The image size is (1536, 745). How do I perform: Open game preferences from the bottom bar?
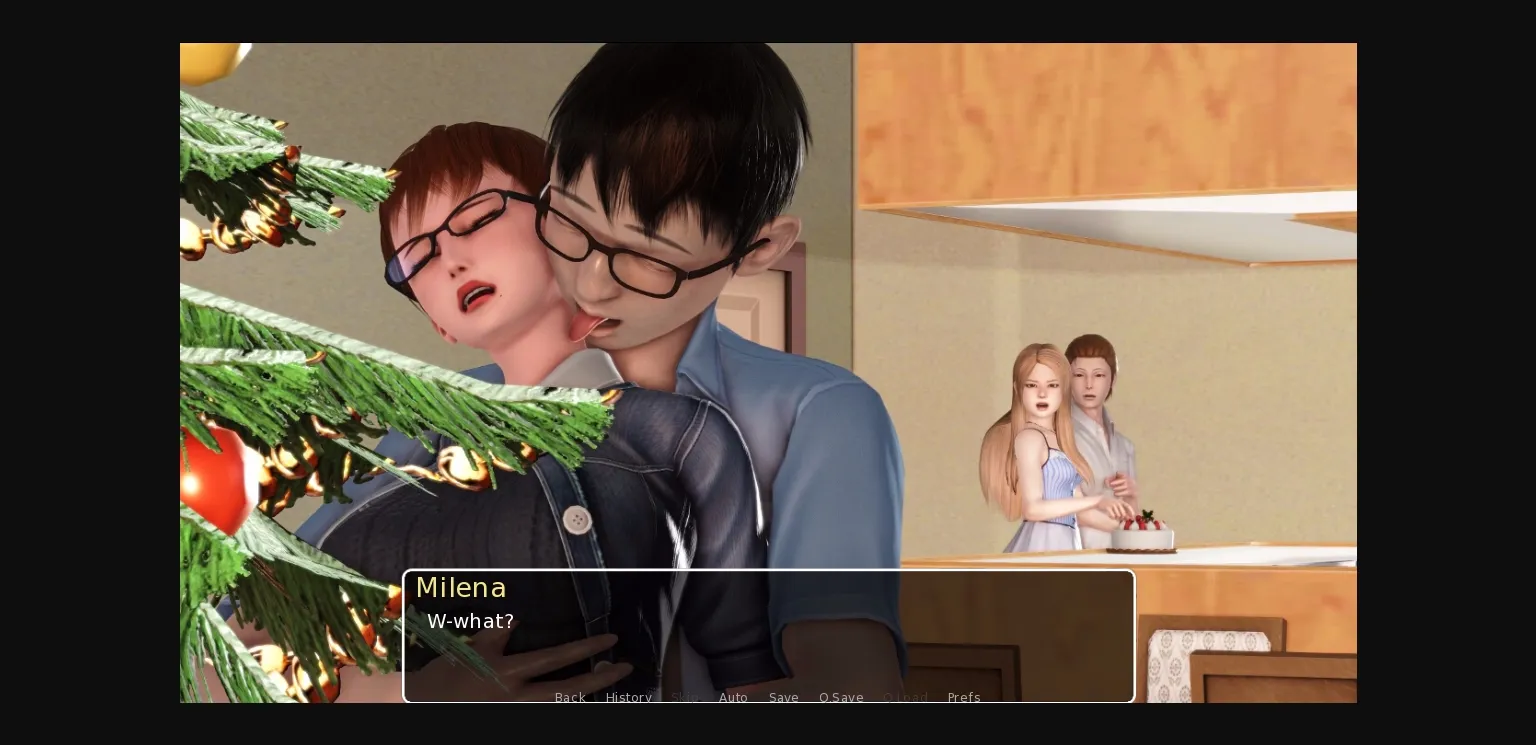[963, 697]
